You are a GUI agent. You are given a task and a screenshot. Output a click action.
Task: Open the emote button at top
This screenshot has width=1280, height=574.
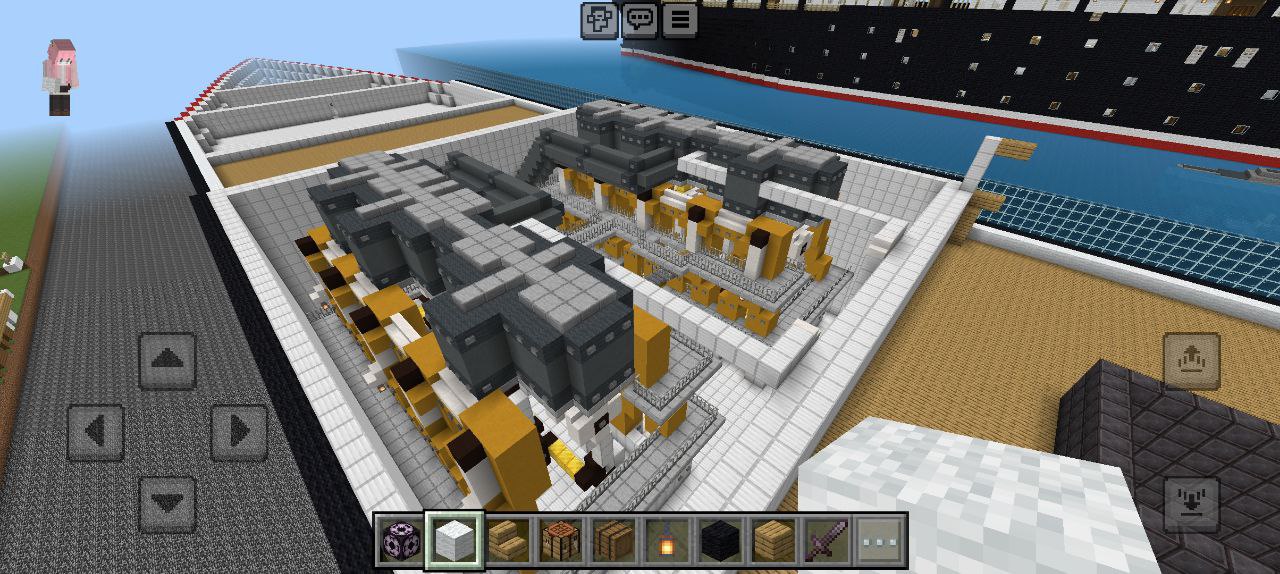[599, 19]
